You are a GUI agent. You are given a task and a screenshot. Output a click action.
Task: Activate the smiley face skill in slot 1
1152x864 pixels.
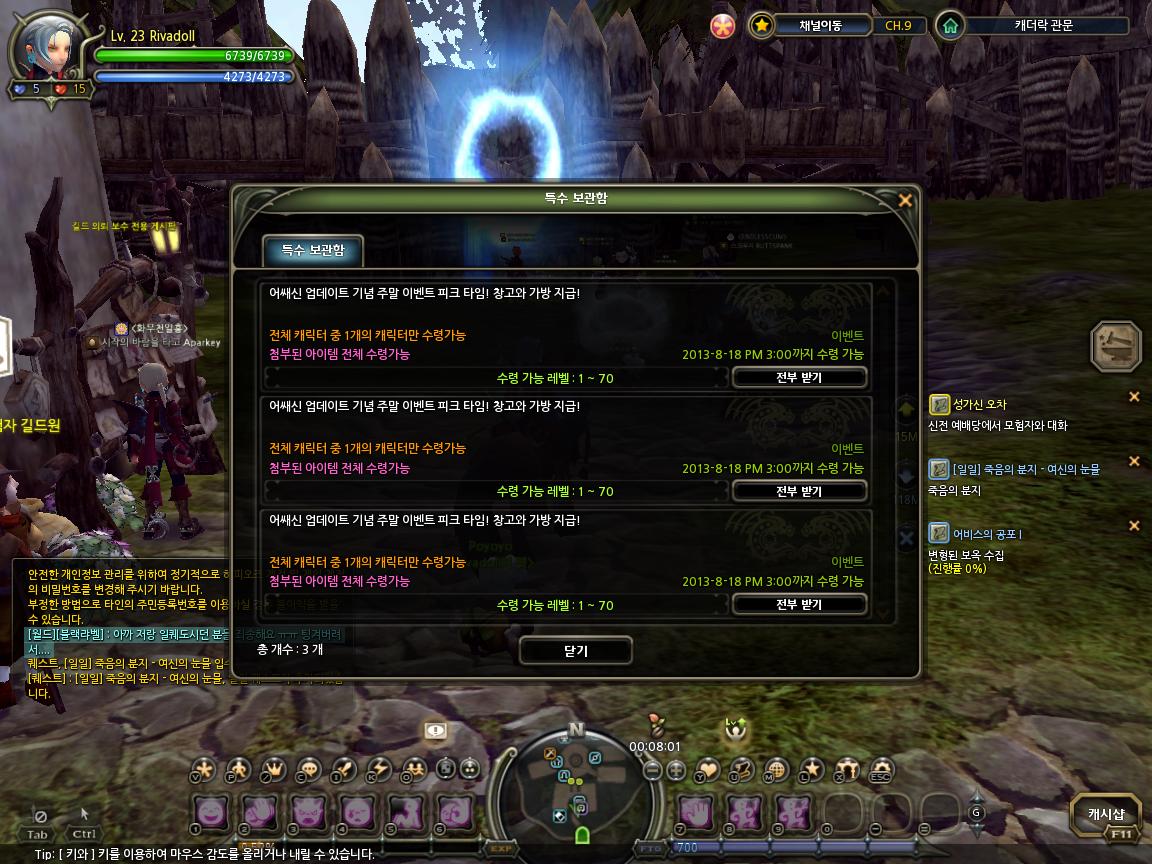211,812
